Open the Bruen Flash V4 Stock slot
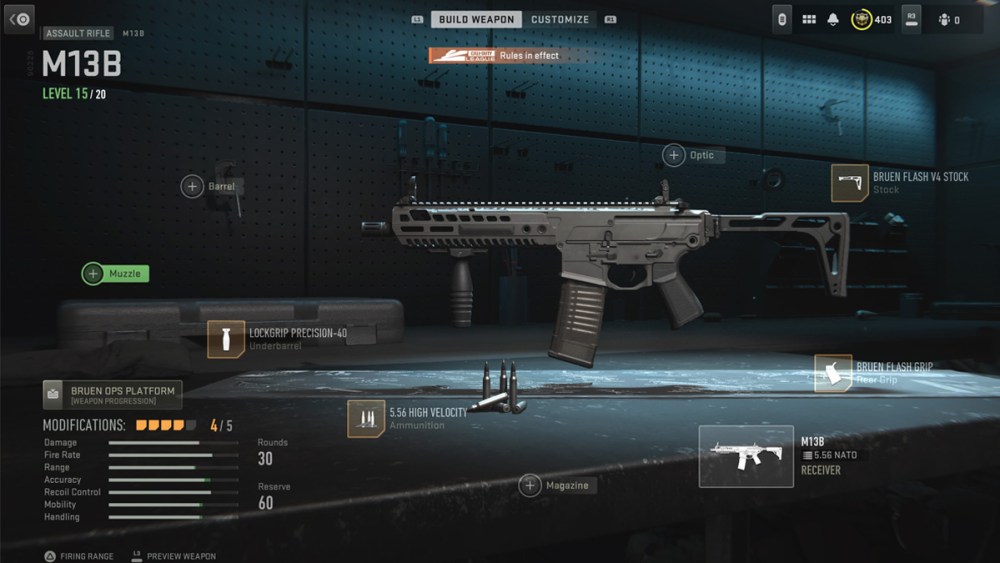 point(850,183)
